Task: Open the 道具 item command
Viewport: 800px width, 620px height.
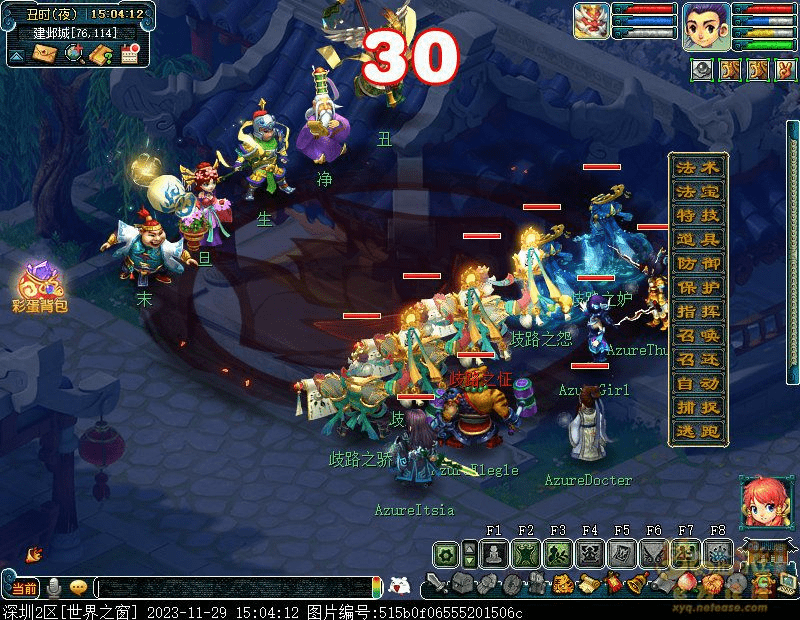Action: [x=698, y=239]
